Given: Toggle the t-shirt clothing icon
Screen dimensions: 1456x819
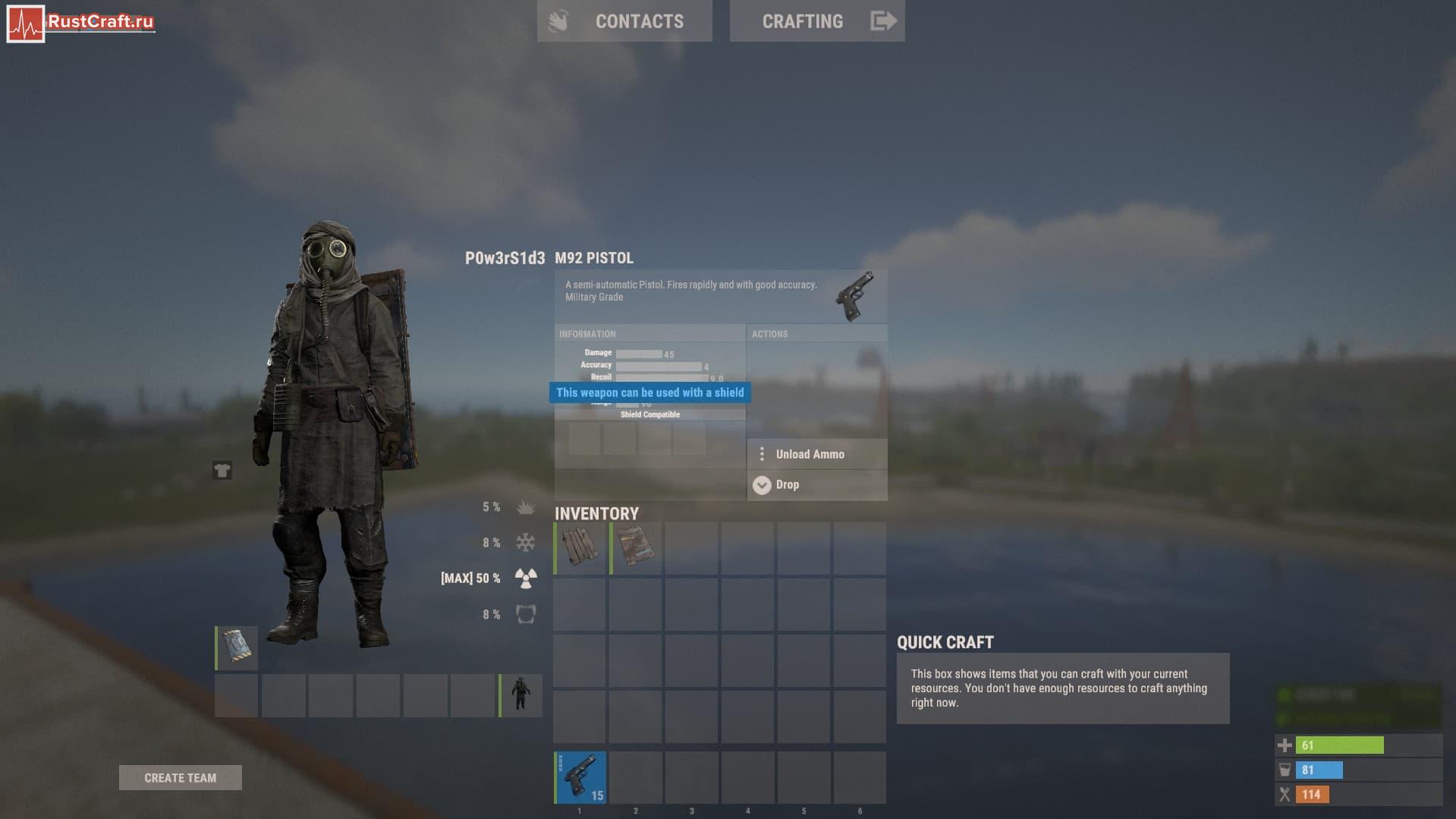Looking at the screenshot, I should [x=222, y=471].
